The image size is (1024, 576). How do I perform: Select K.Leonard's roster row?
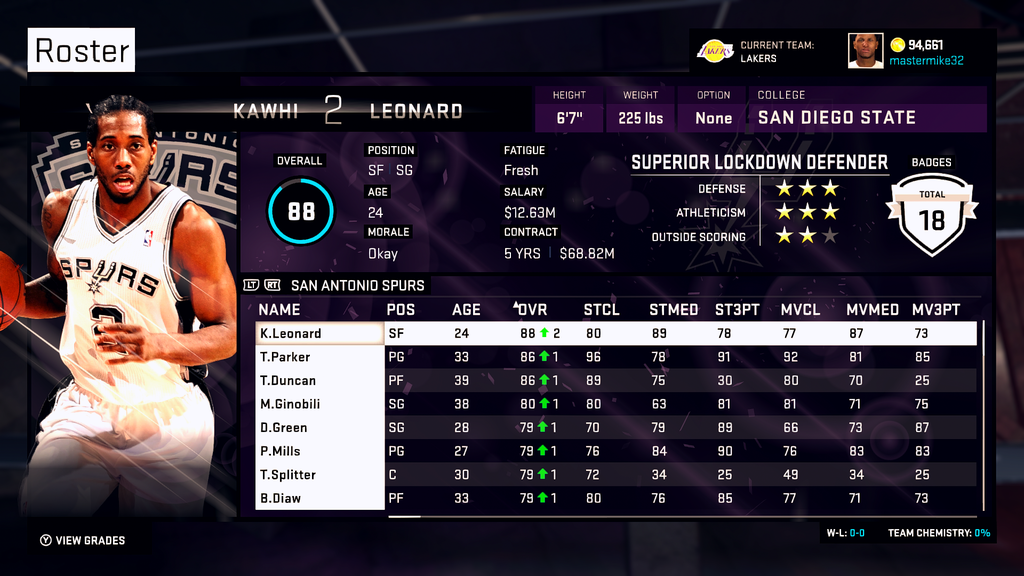pos(320,333)
